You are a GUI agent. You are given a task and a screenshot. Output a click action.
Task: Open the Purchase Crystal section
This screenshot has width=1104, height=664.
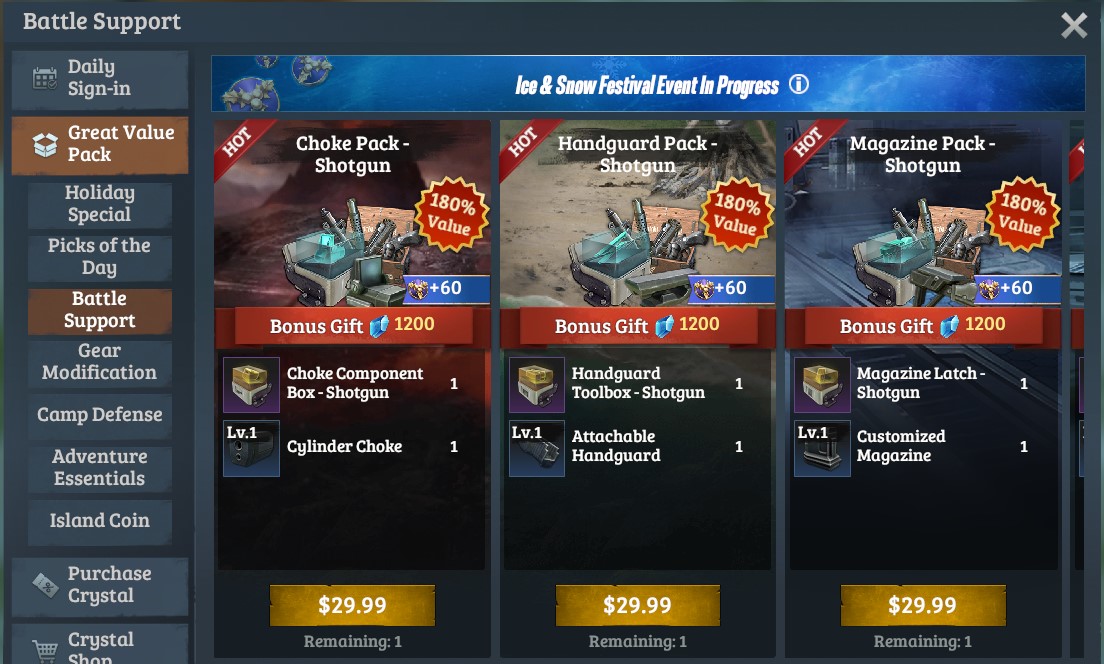click(x=99, y=585)
